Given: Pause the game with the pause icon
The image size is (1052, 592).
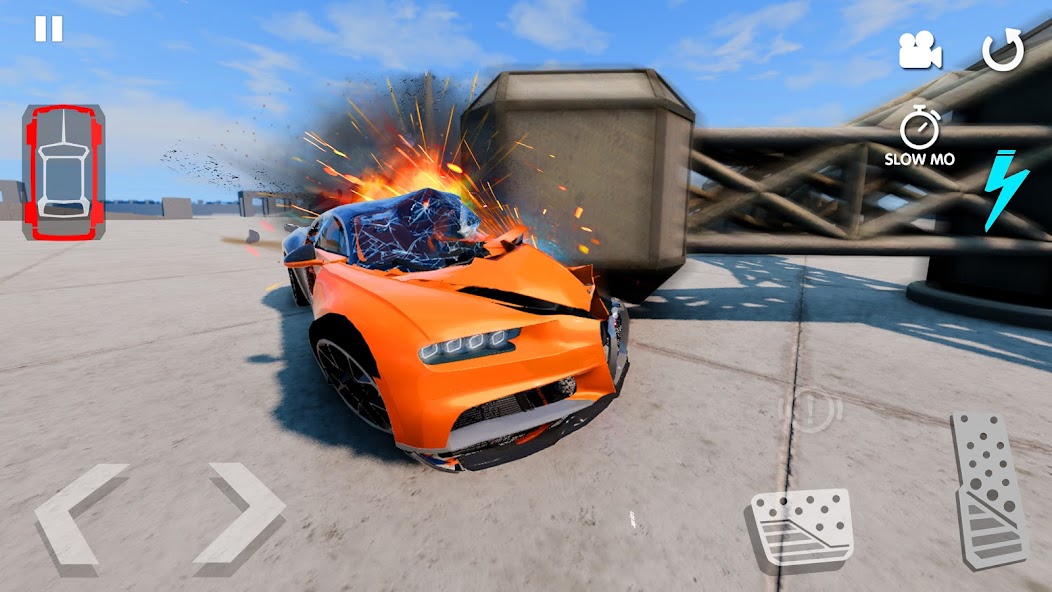Looking at the screenshot, I should (48, 29).
